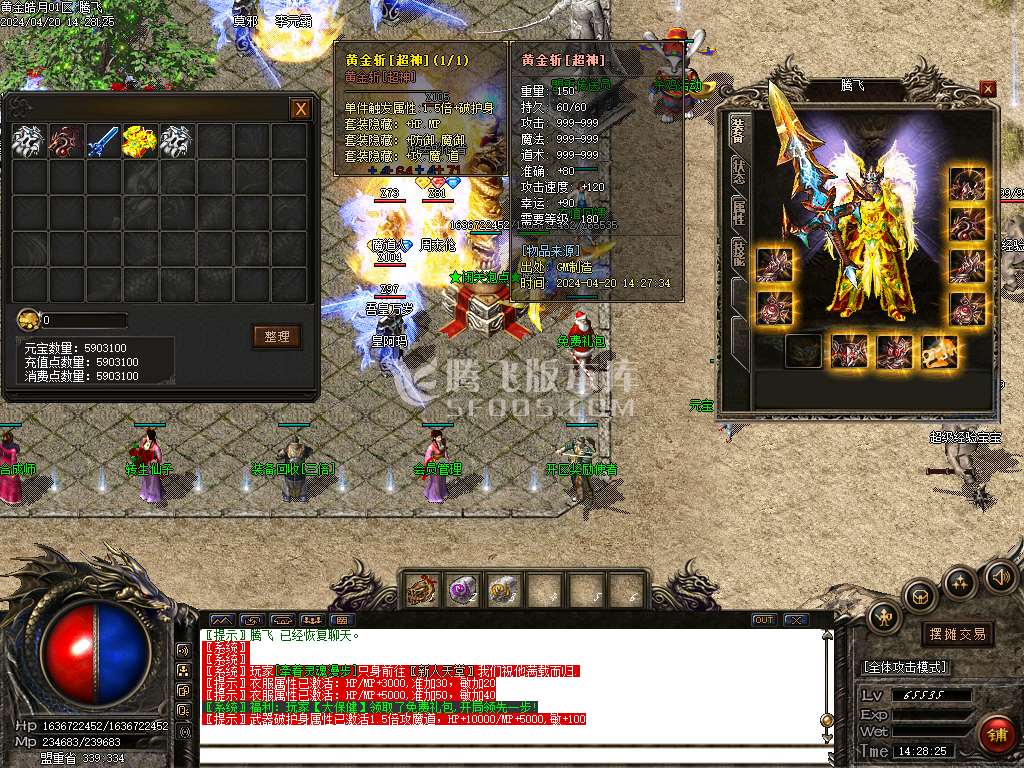Screen dimensions: 1024x768
Task: Close the 腾飞 character equipment panel
Action: pyautogui.click(x=988, y=89)
